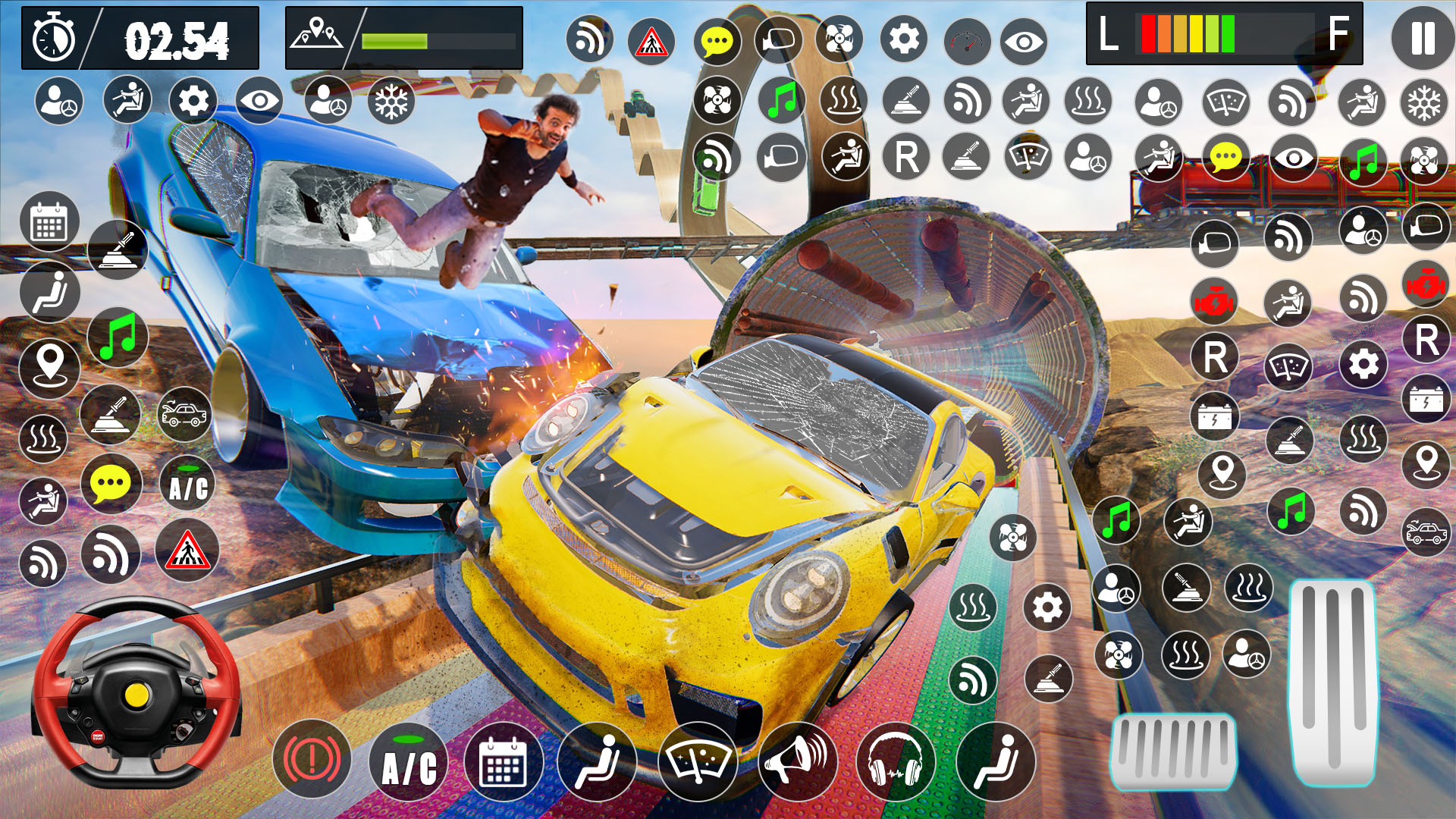Adjust the L-to-F gear indicator bar
The image size is (1456, 819).
pyautogui.click(x=1225, y=33)
